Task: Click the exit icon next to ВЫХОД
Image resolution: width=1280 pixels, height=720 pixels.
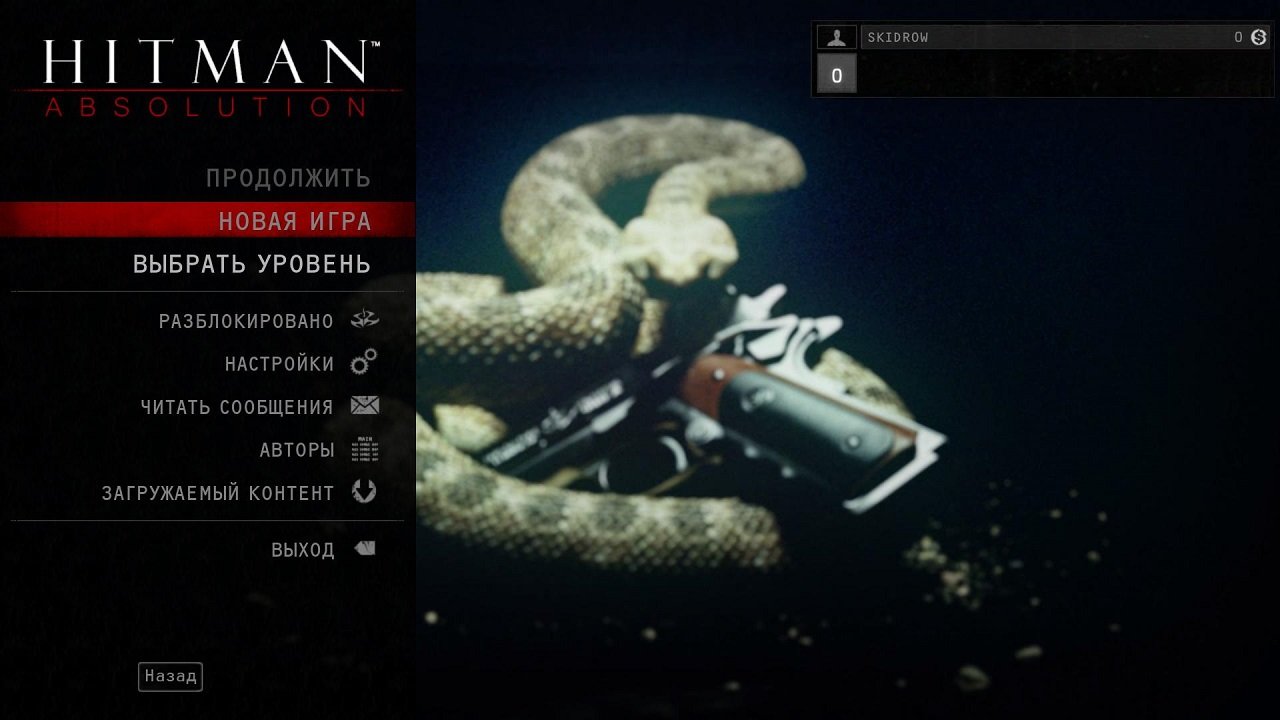Action: [x=365, y=547]
